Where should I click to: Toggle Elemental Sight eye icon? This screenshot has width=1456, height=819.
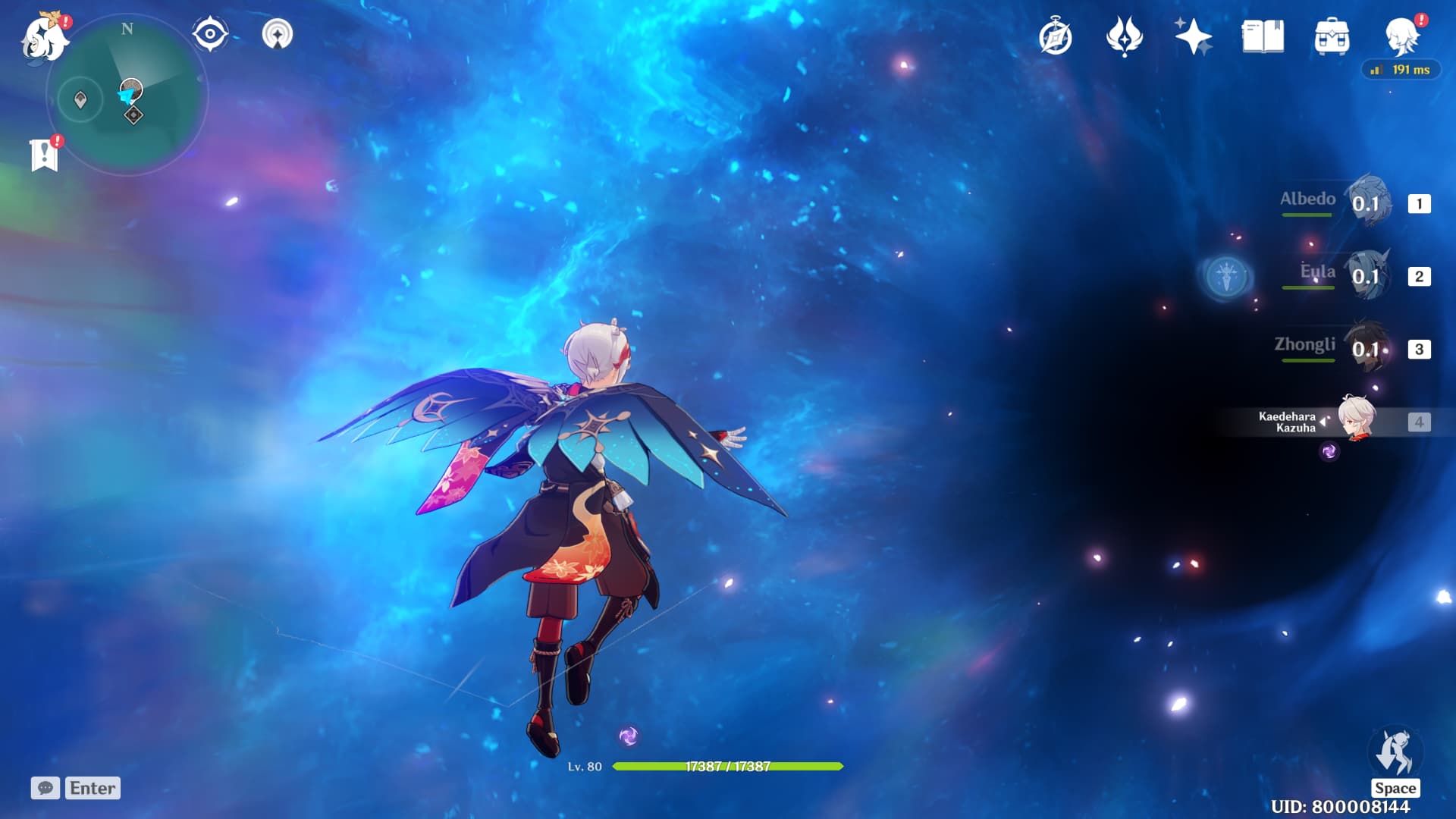(x=210, y=35)
